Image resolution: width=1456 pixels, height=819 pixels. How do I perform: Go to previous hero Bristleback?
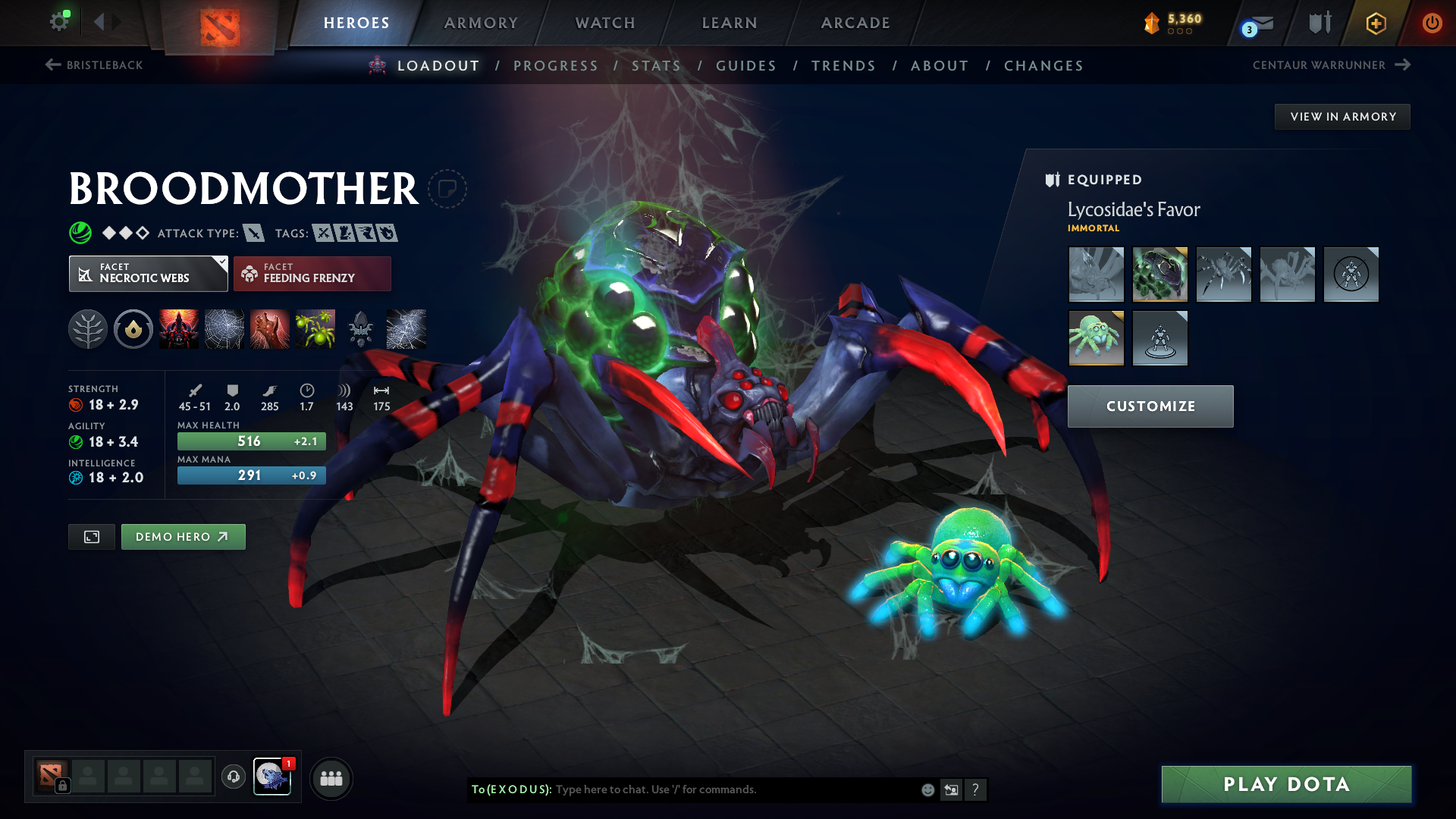tap(94, 65)
